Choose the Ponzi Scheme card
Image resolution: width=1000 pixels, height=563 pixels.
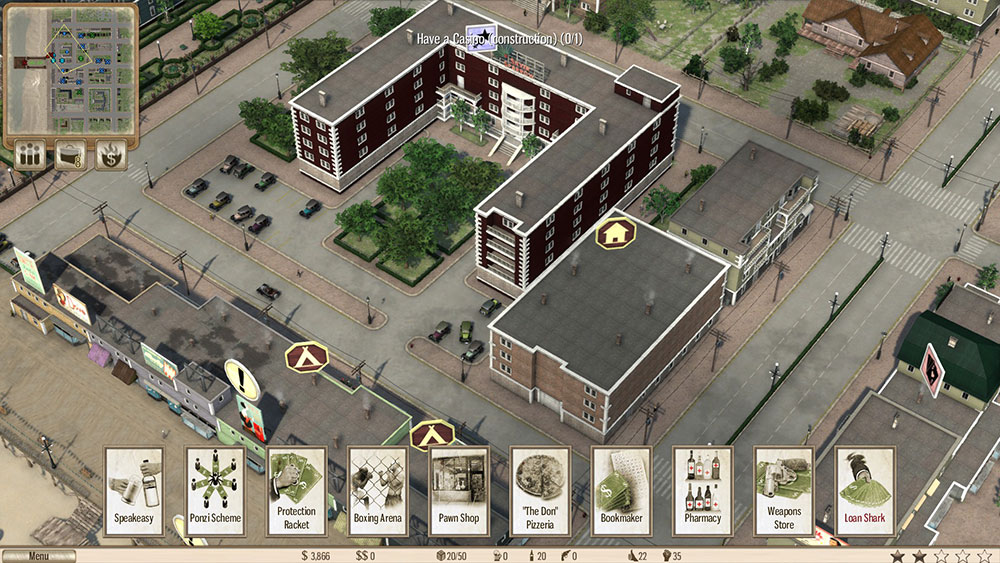click(x=215, y=491)
